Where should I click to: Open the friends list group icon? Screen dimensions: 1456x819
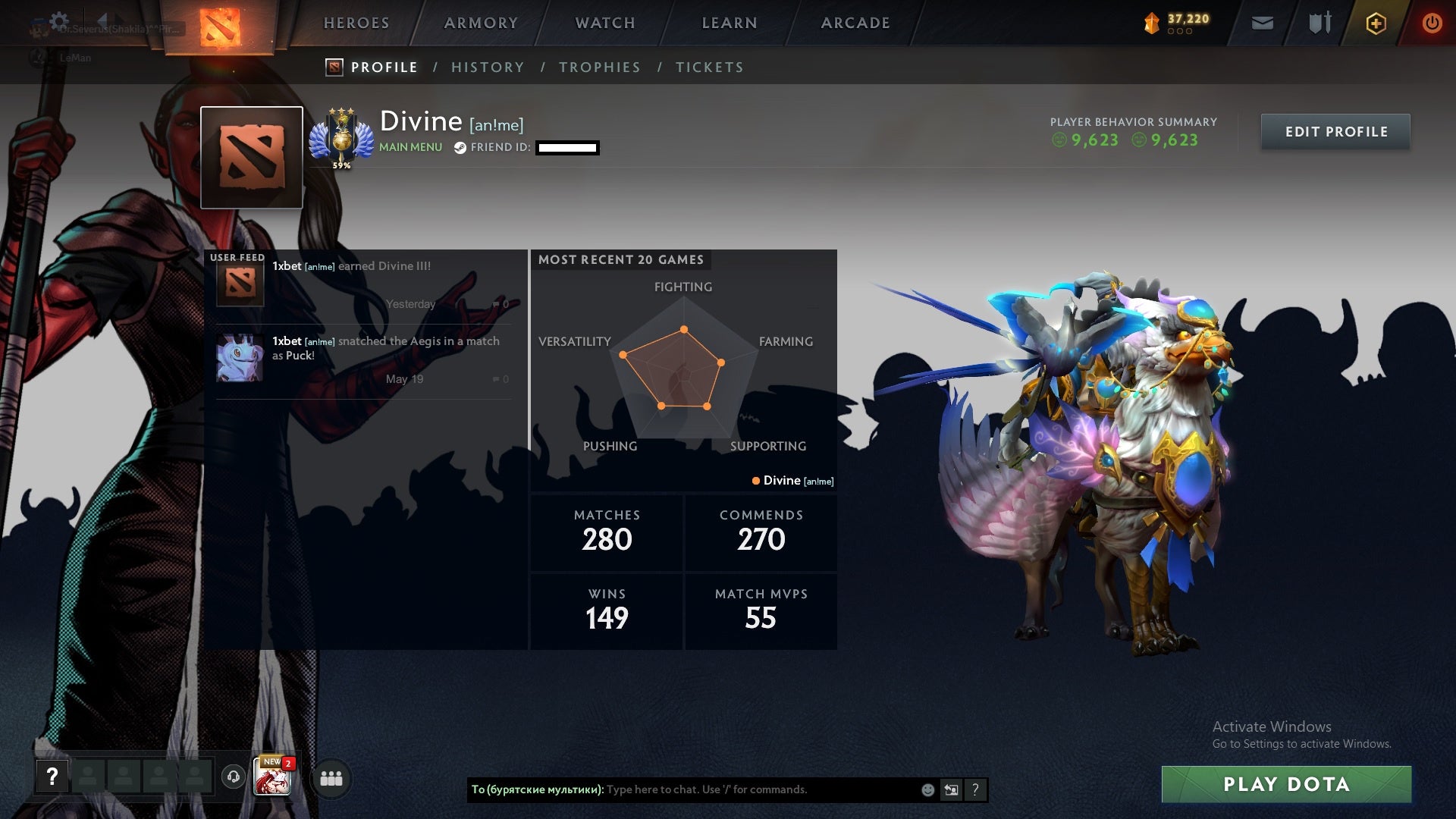(331, 778)
